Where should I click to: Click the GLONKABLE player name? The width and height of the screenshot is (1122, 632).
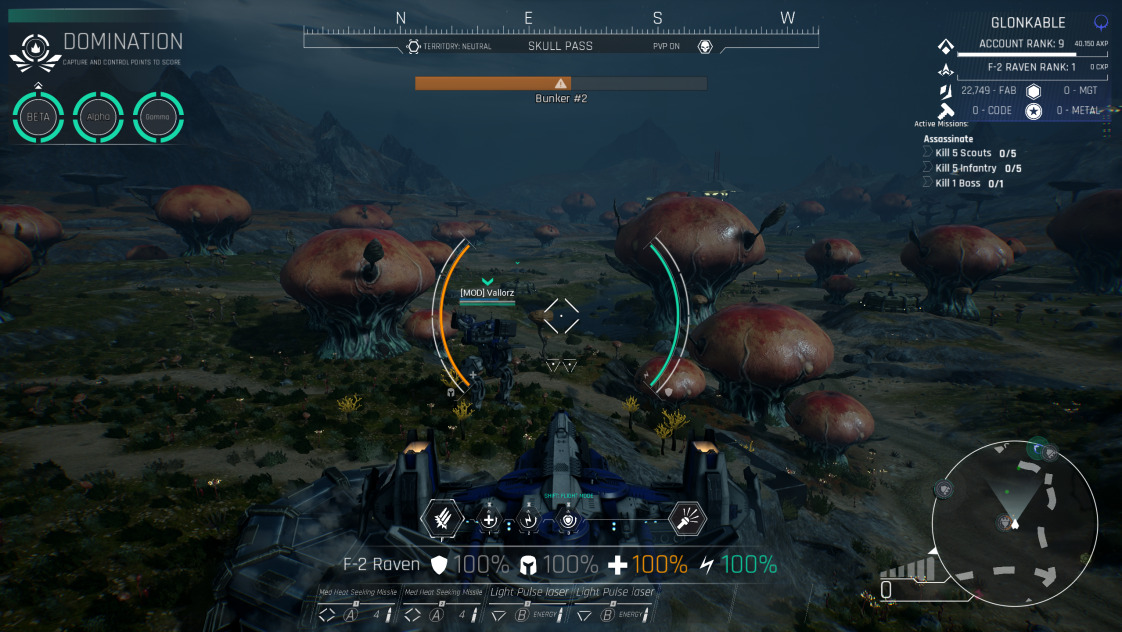(x=1028, y=22)
